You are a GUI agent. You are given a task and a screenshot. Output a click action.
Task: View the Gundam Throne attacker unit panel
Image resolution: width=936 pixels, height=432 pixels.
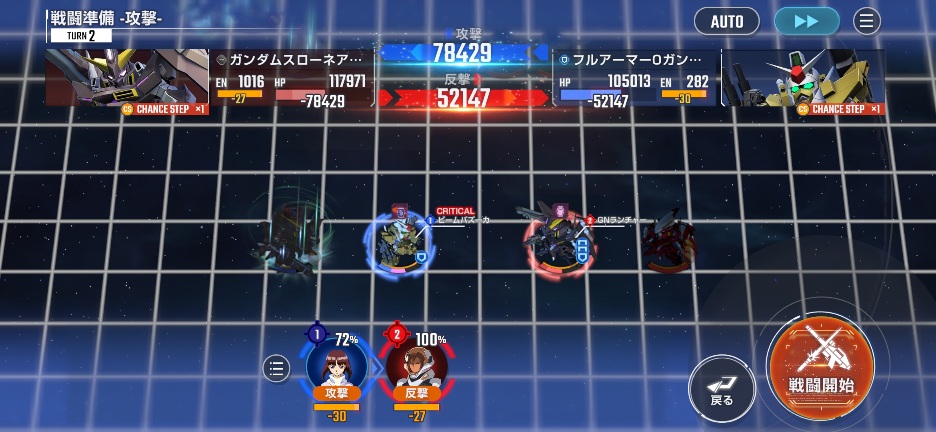tap(210, 78)
